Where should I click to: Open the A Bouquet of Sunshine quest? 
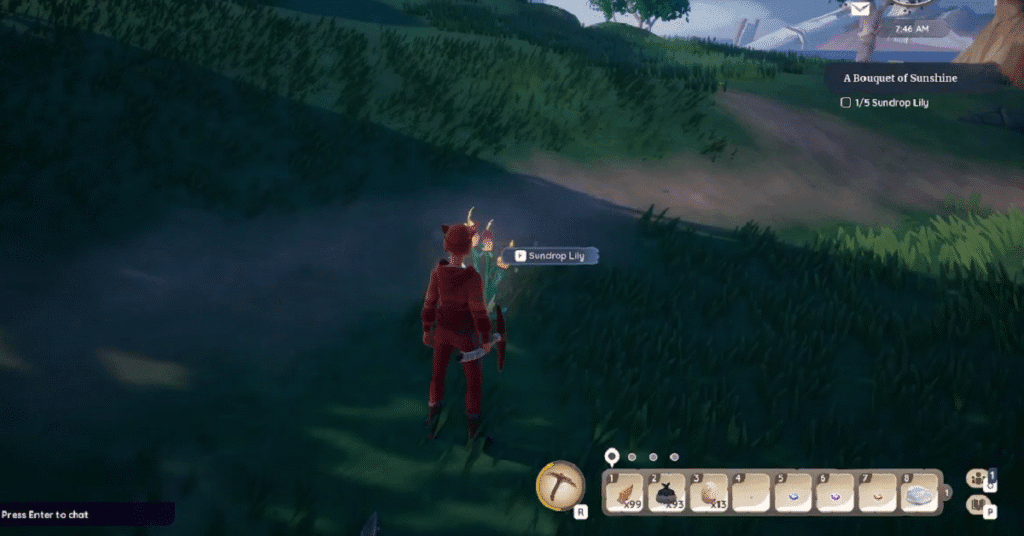coord(902,78)
